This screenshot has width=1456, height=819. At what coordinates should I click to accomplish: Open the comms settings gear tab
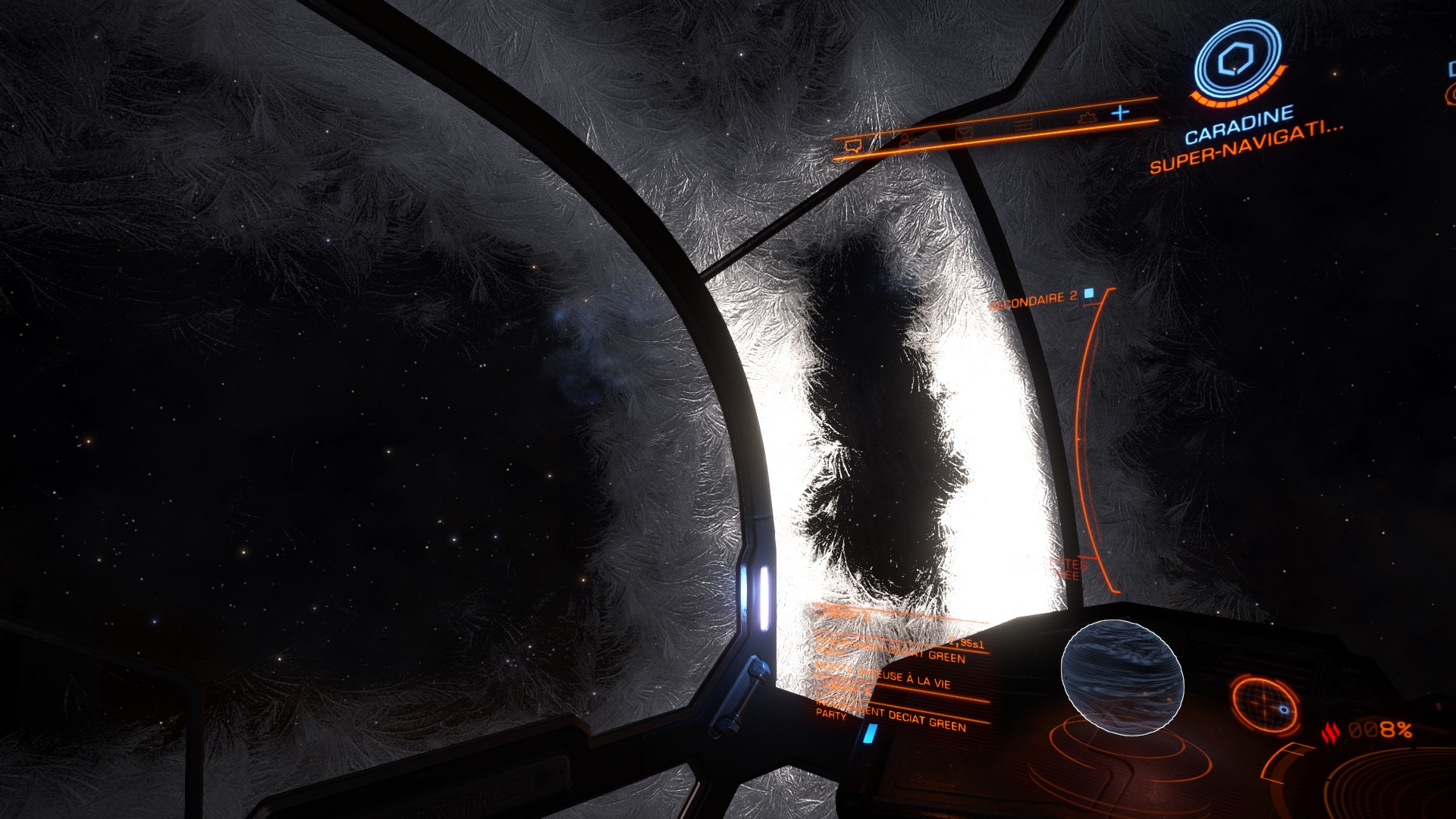(1087, 118)
